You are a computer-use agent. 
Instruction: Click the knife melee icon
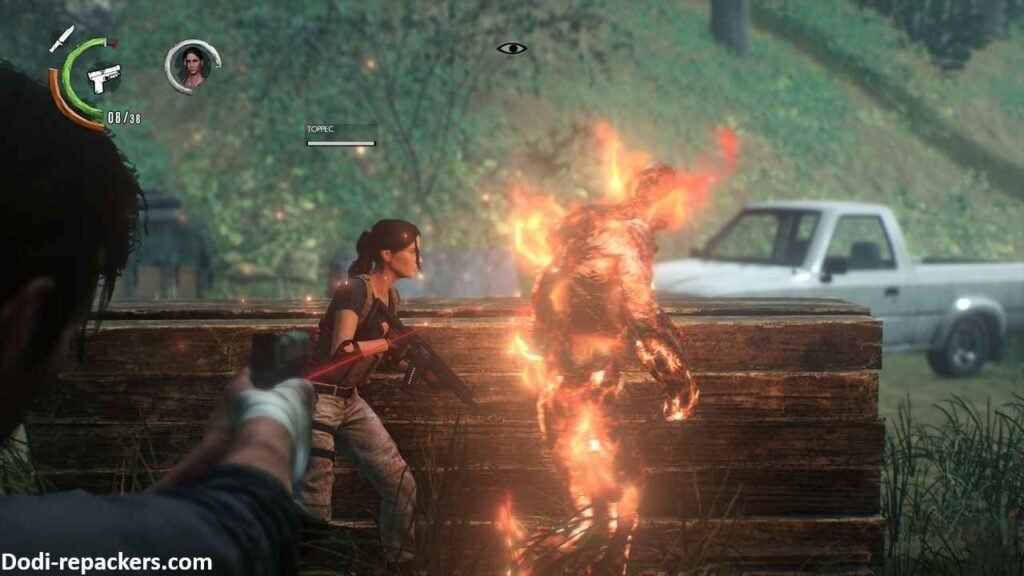pyautogui.click(x=61, y=38)
